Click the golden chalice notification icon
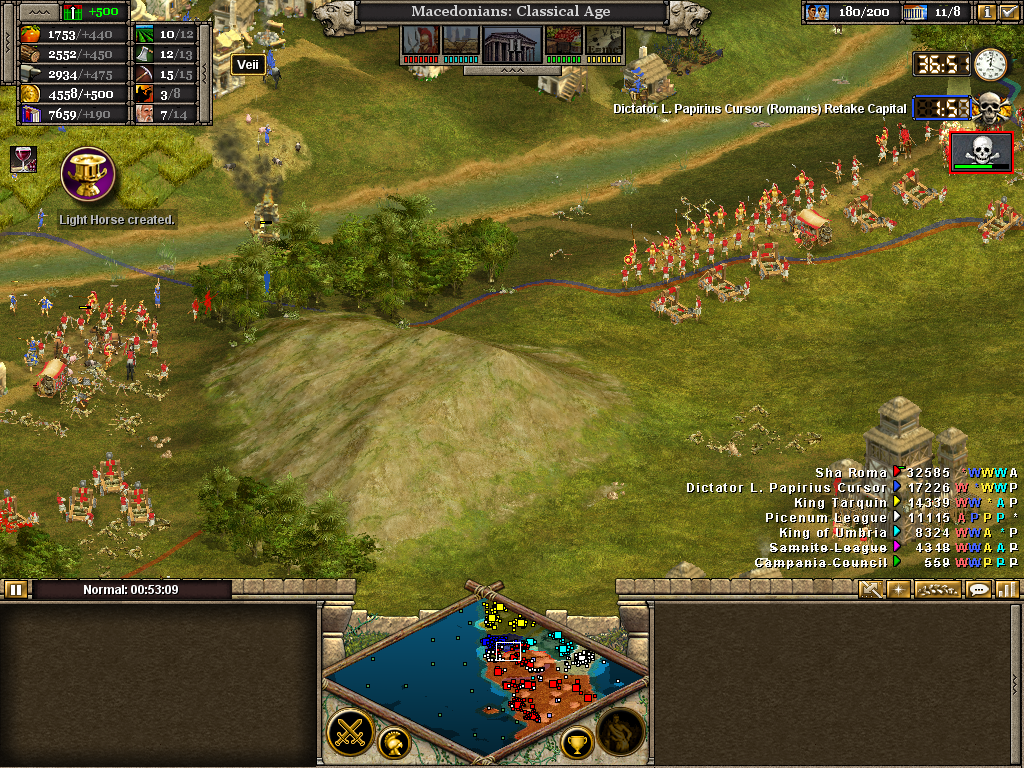The image size is (1024, 768). 87,173
